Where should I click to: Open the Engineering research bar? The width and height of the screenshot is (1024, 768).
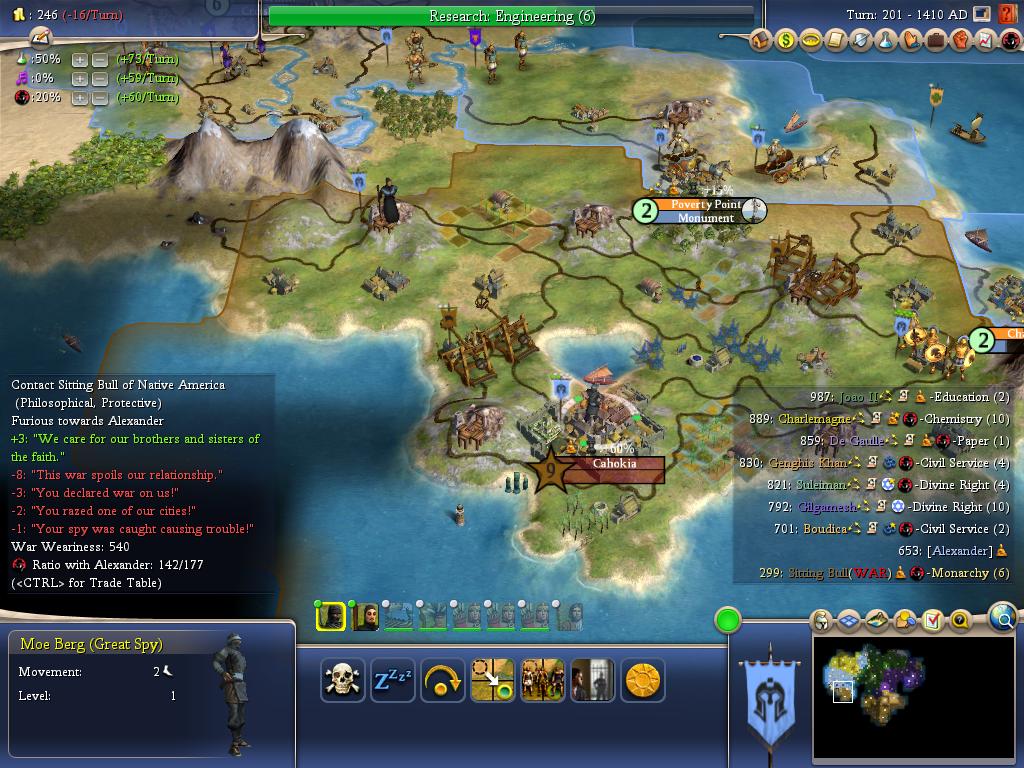coord(511,16)
